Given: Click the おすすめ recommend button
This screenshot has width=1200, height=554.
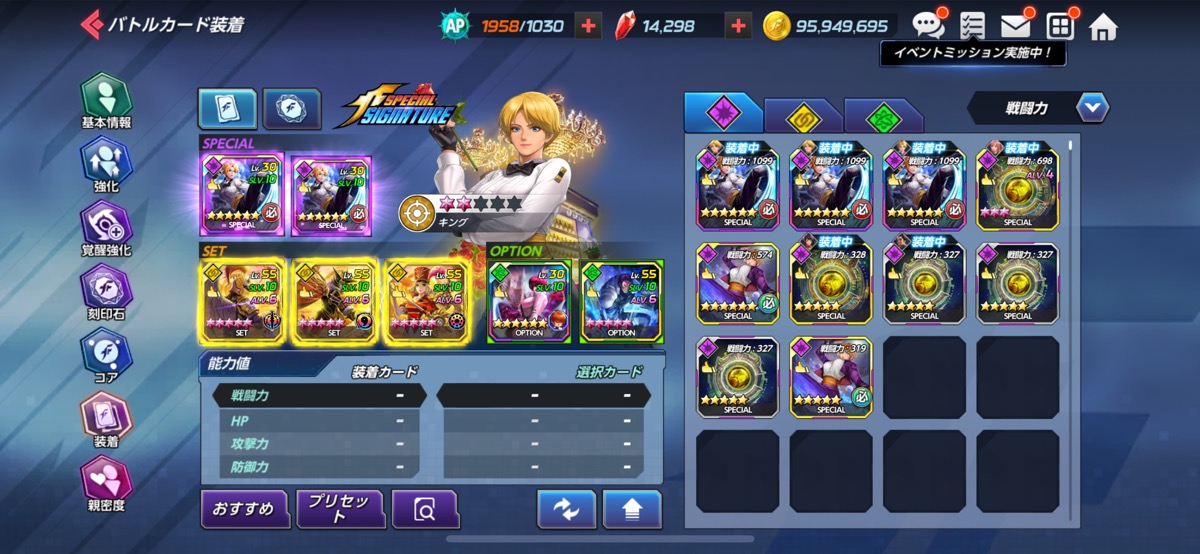Looking at the screenshot, I should [x=244, y=509].
